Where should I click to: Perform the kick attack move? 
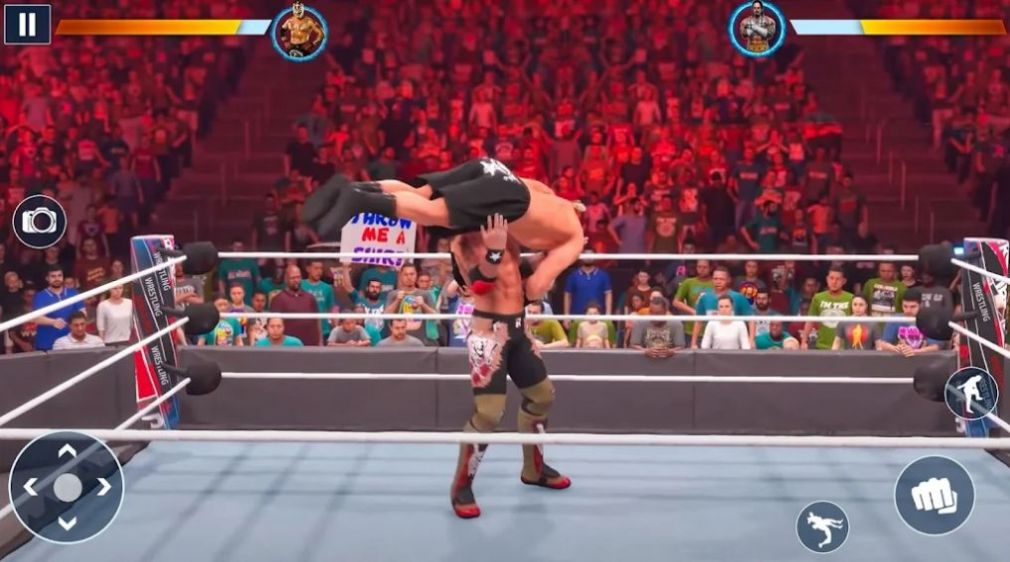tap(971, 393)
